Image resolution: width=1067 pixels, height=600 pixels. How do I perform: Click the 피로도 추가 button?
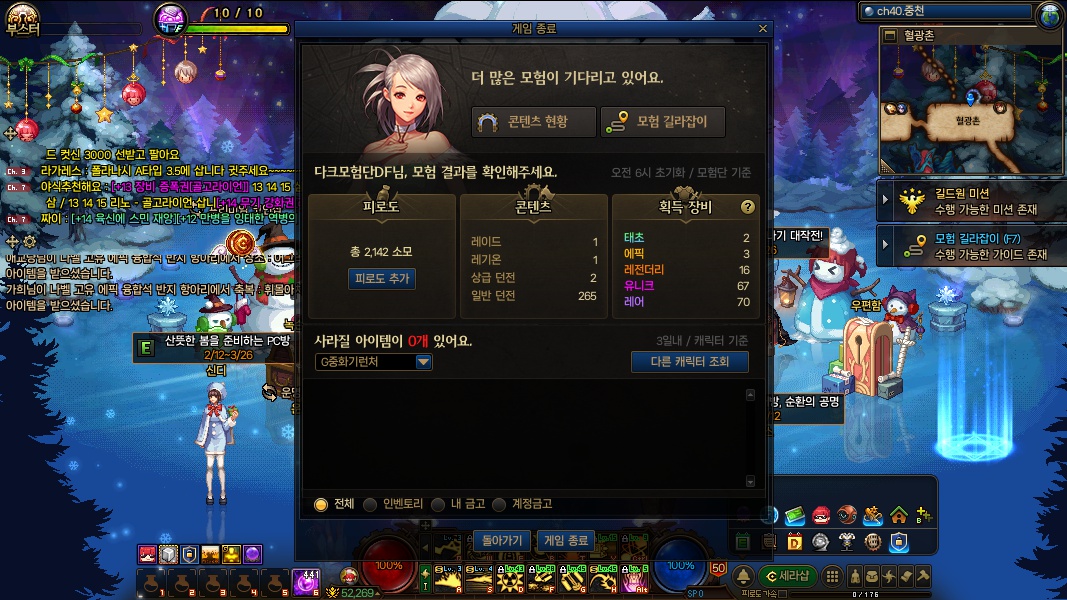(383, 278)
